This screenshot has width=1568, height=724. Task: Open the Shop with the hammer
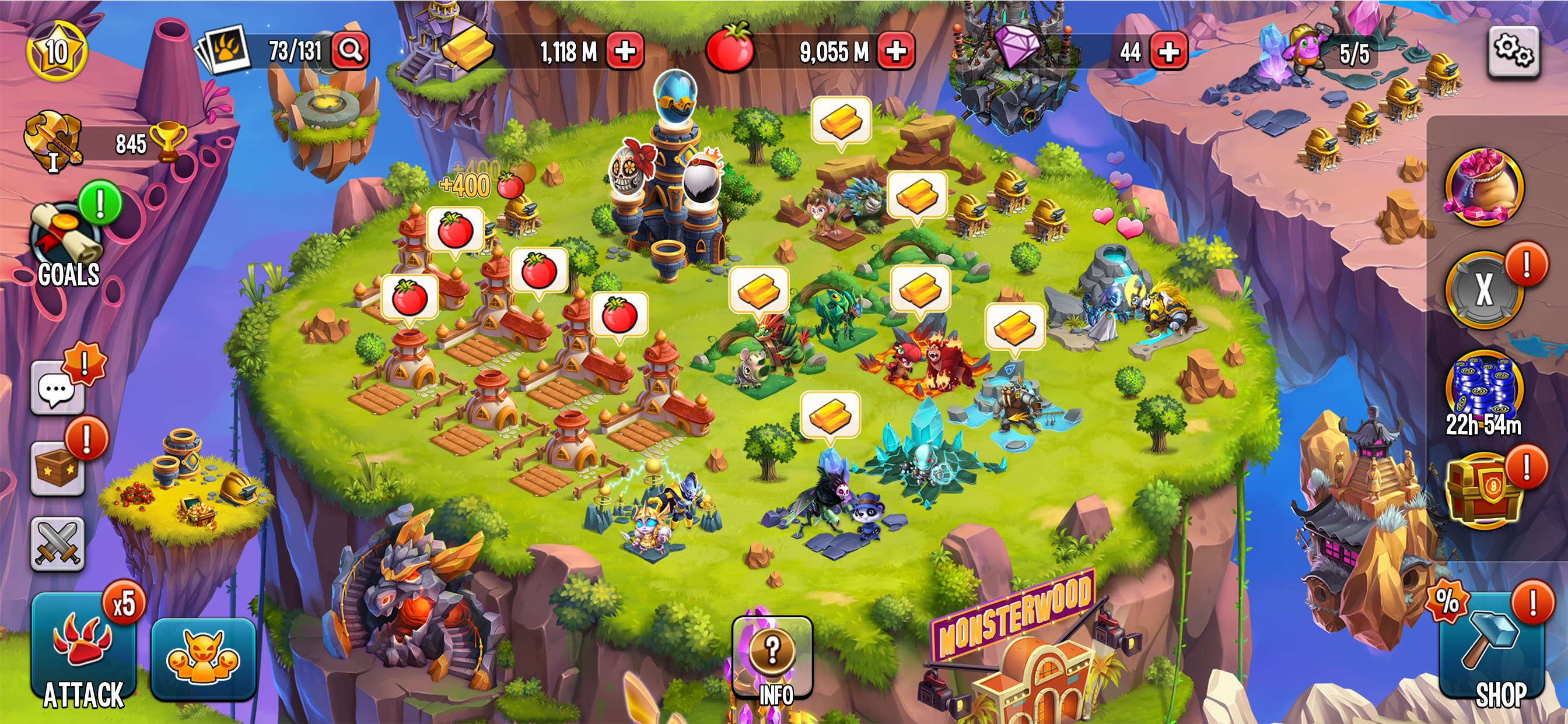[x=1492, y=651]
